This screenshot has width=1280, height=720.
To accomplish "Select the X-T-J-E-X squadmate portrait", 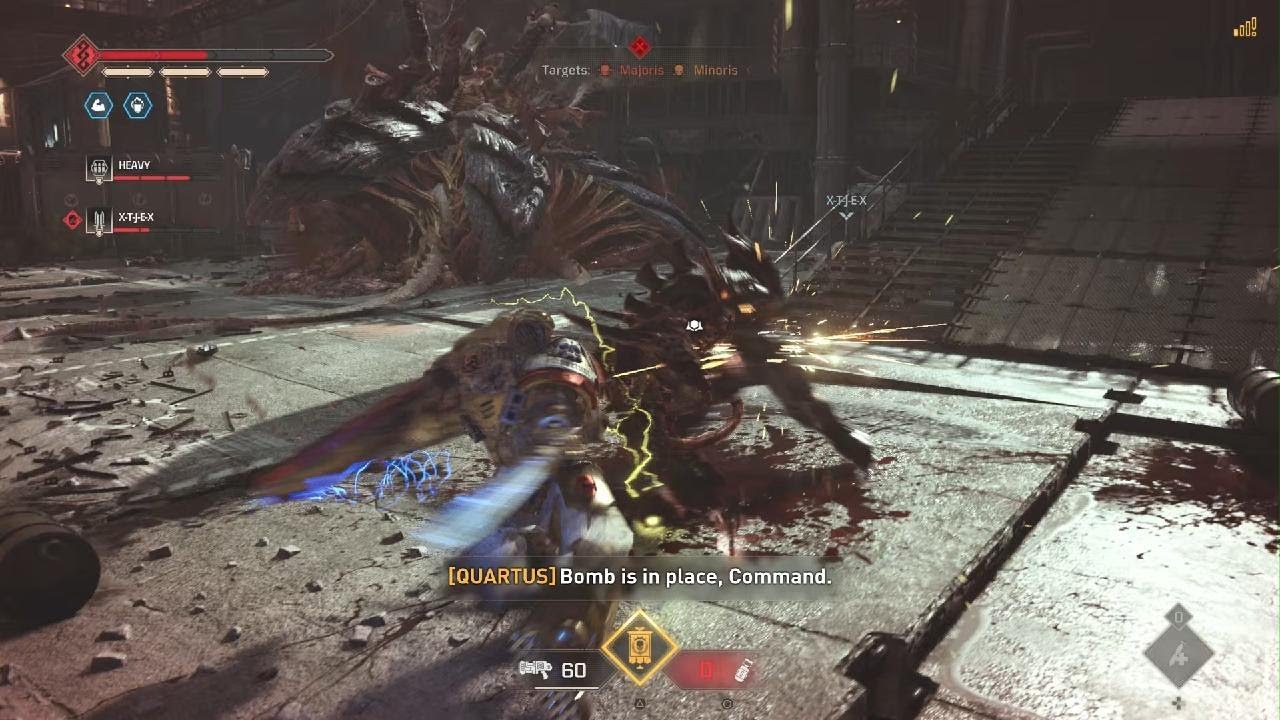I will [x=99, y=221].
